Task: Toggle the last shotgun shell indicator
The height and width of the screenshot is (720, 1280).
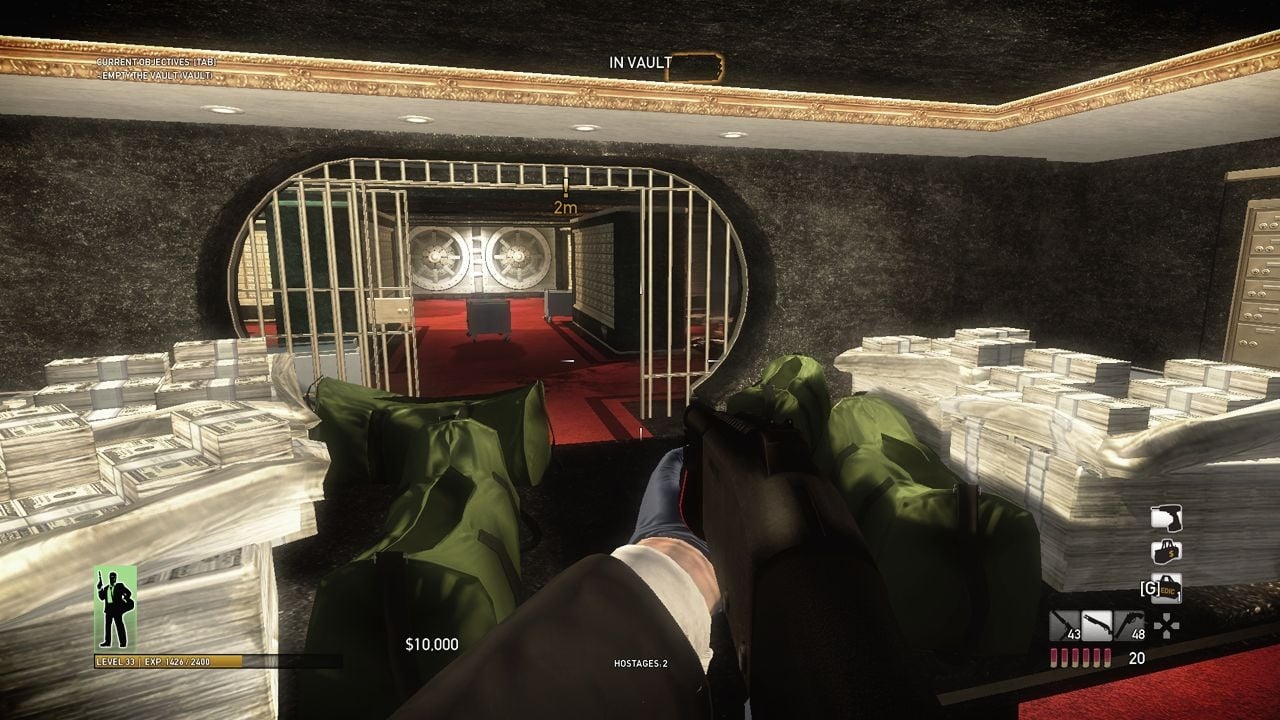Action: click(x=1107, y=658)
